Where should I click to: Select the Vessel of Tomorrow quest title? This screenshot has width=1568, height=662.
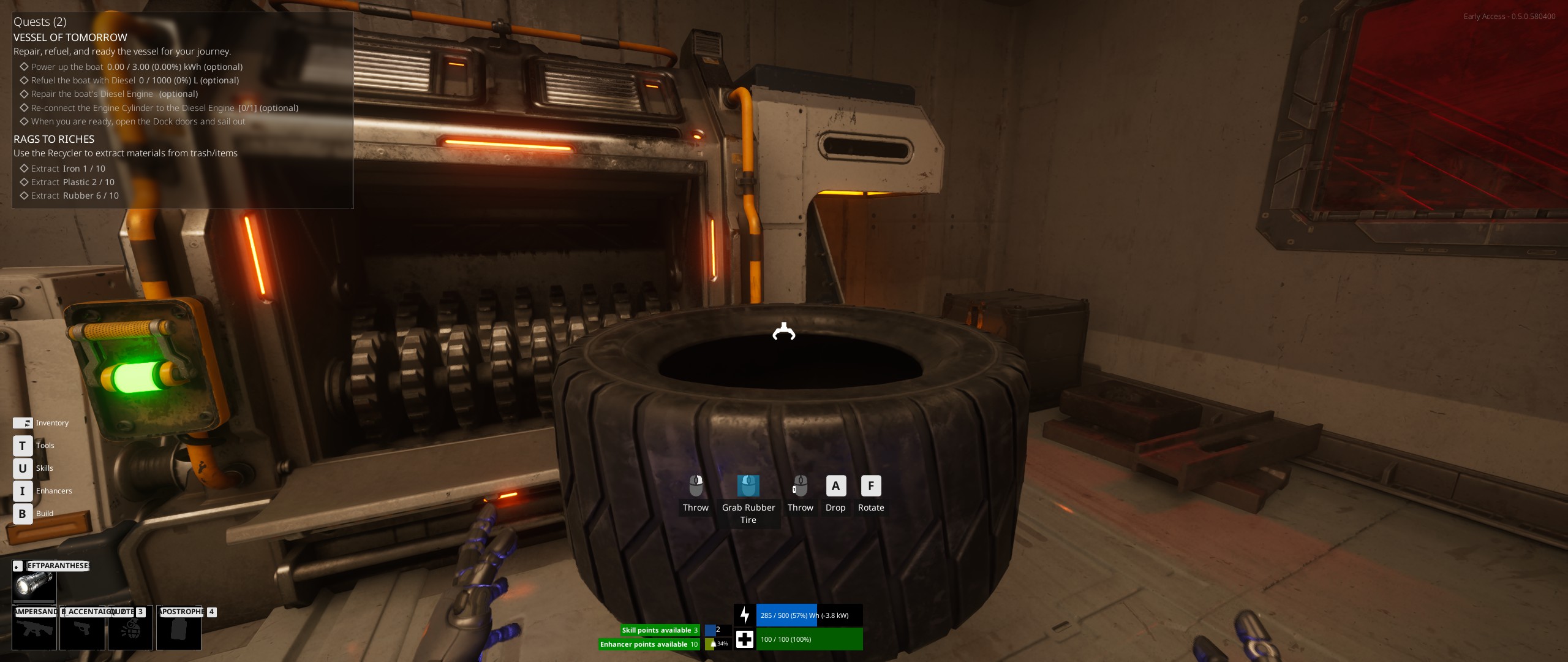coord(70,37)
